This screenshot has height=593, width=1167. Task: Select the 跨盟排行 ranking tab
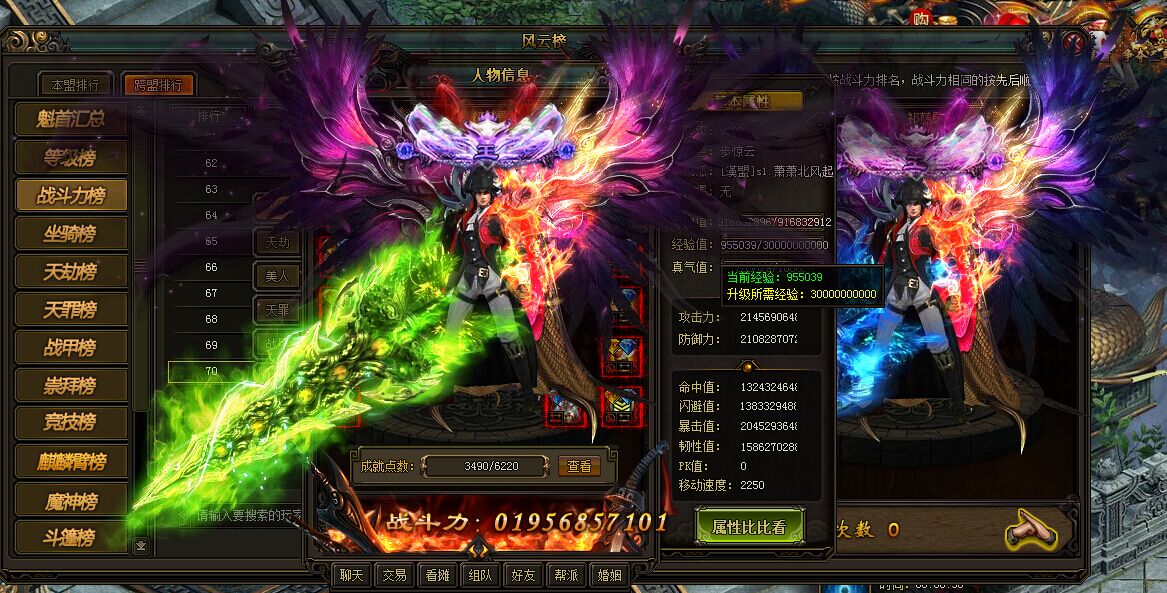click(158, 85)
